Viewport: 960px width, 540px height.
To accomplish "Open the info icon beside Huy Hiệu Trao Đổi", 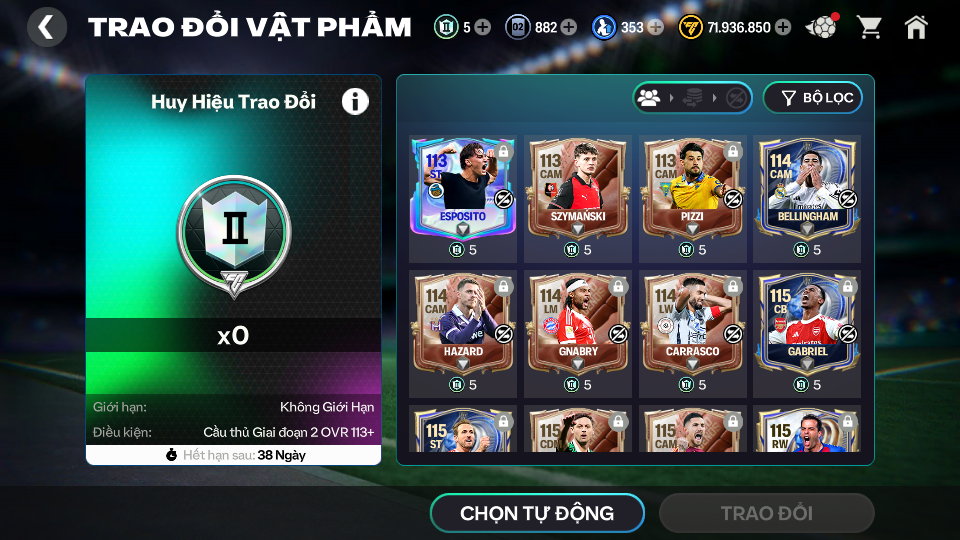I will point(355,101).
